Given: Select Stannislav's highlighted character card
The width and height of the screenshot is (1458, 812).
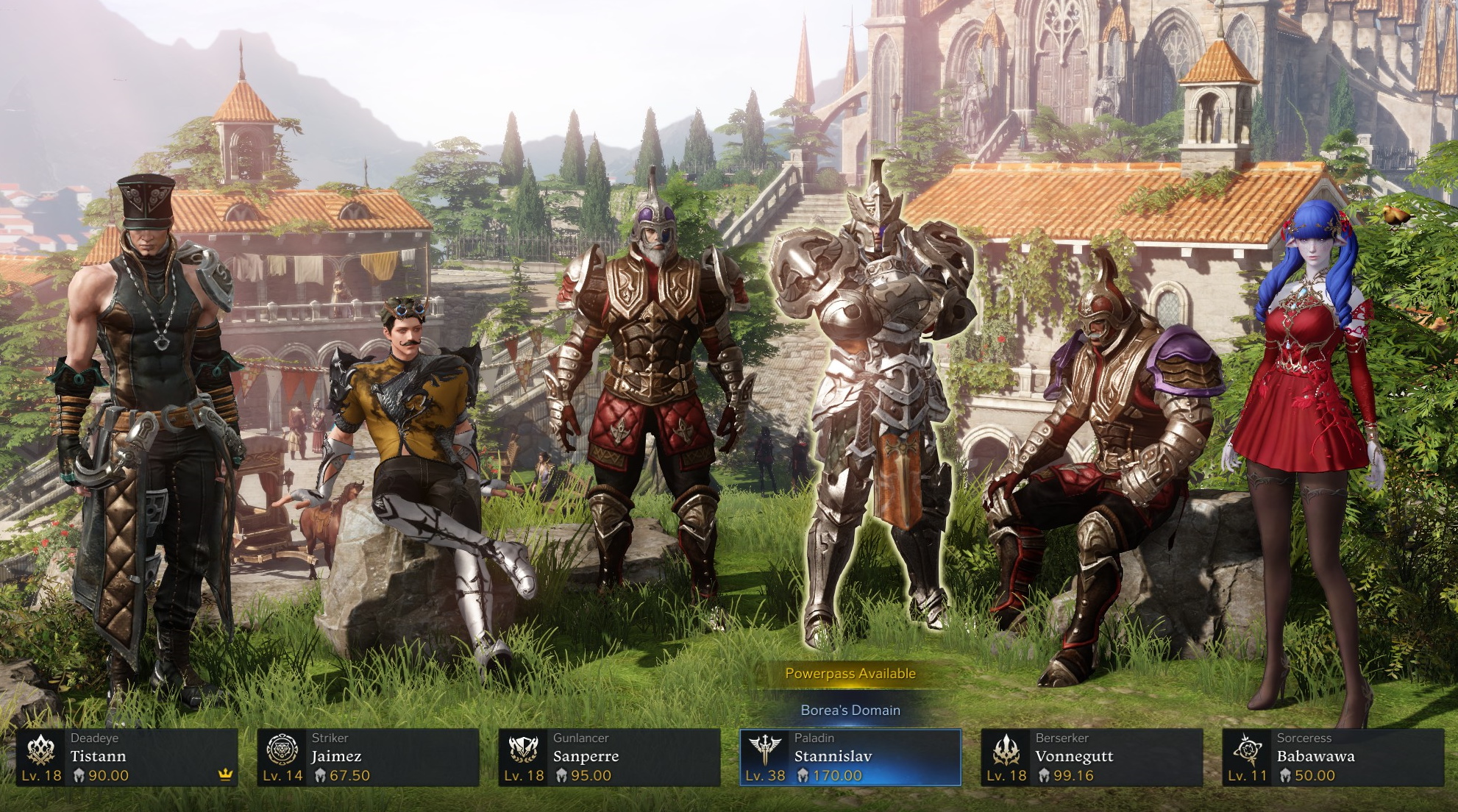Looking at the screenshot, I should click(846, 758).
